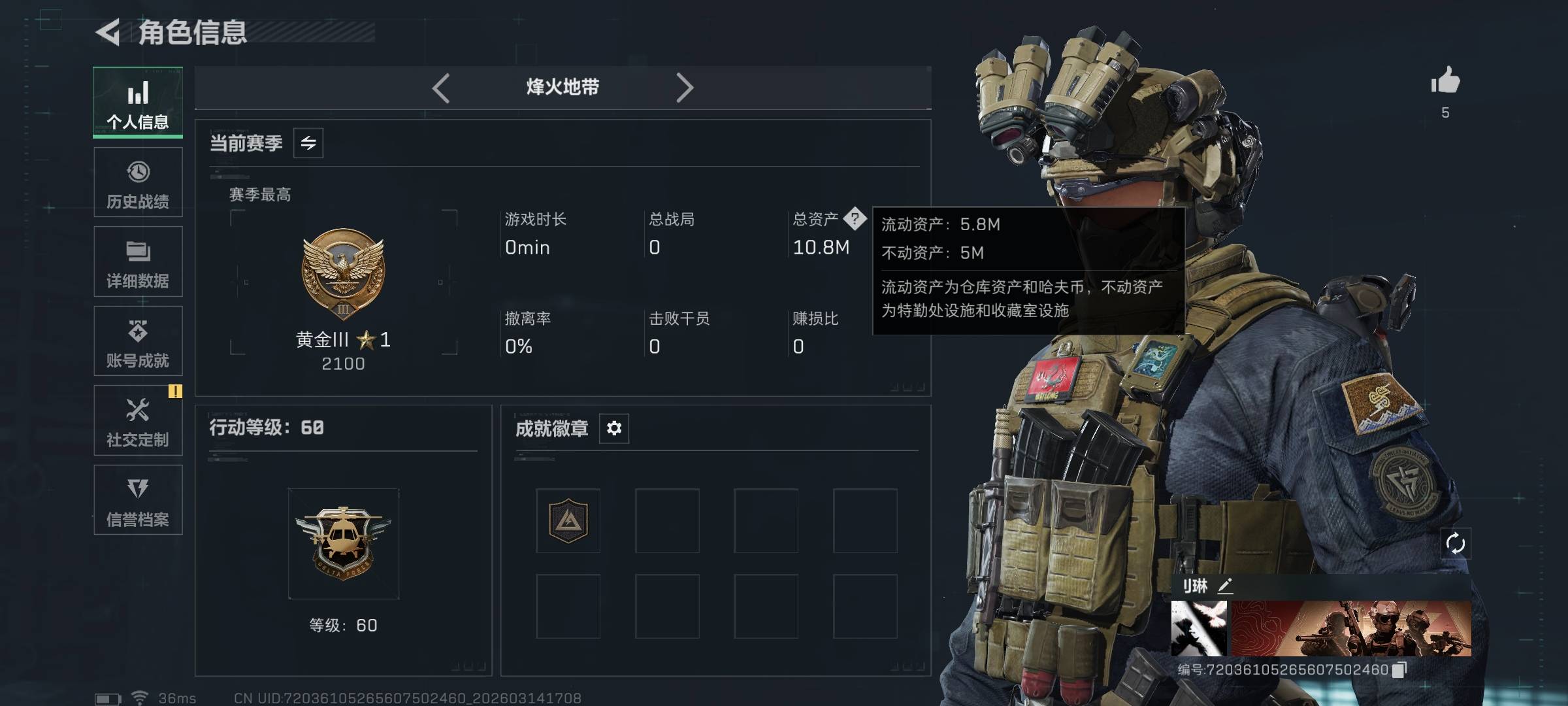Switch to the next game mode with right arrow
Screen dimensions: 1568x706
click(x=684, y=88)
